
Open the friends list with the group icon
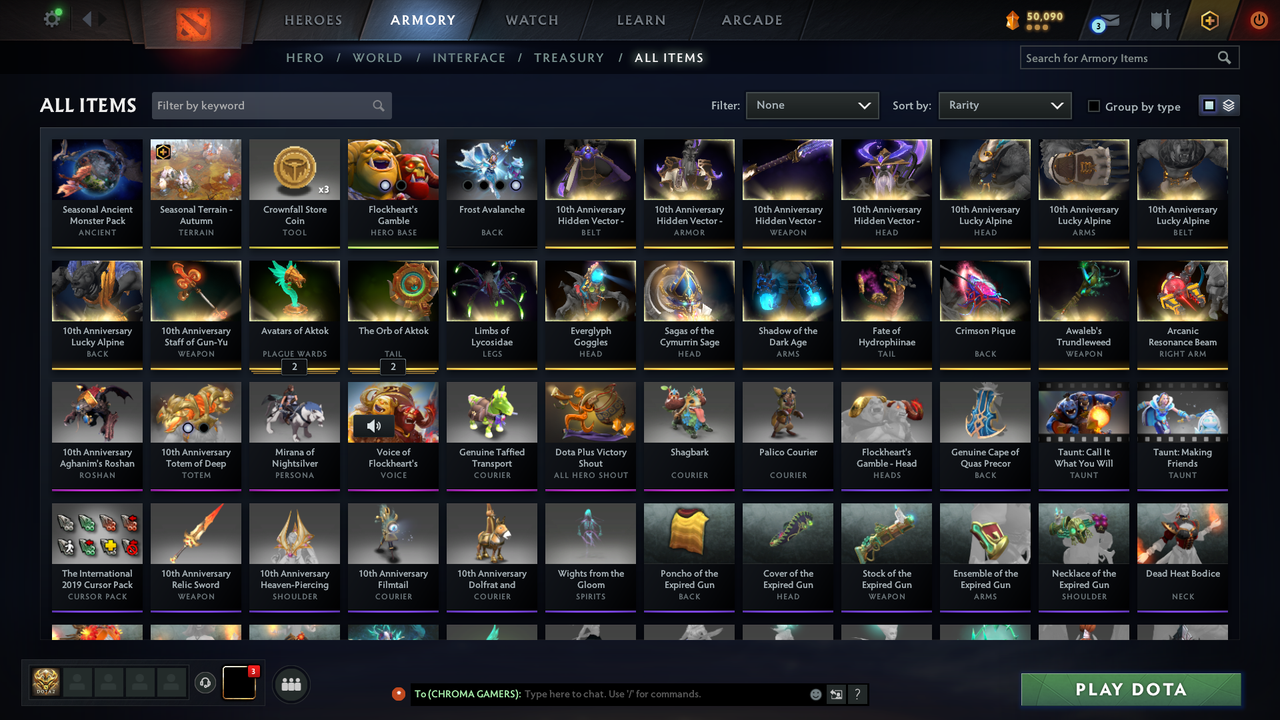point(291,683)
